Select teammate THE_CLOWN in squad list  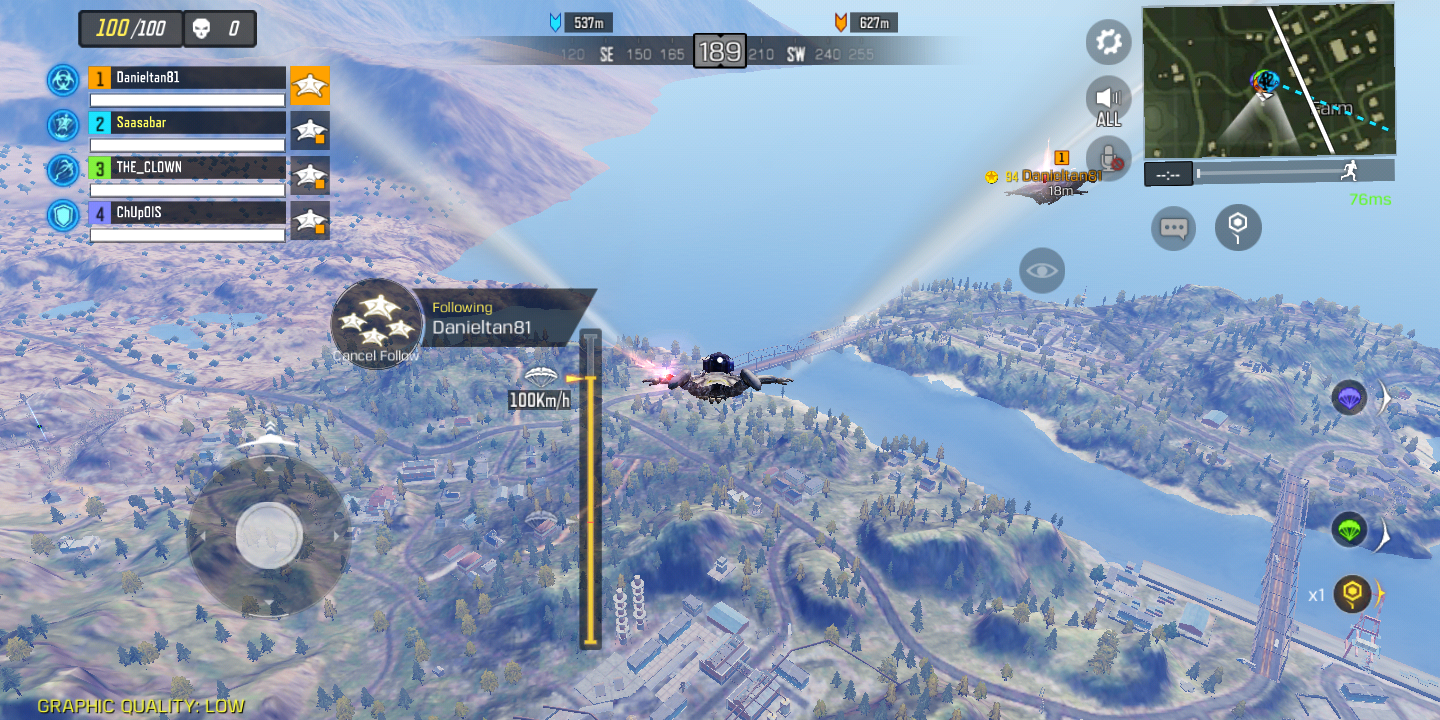click(187, 168)
